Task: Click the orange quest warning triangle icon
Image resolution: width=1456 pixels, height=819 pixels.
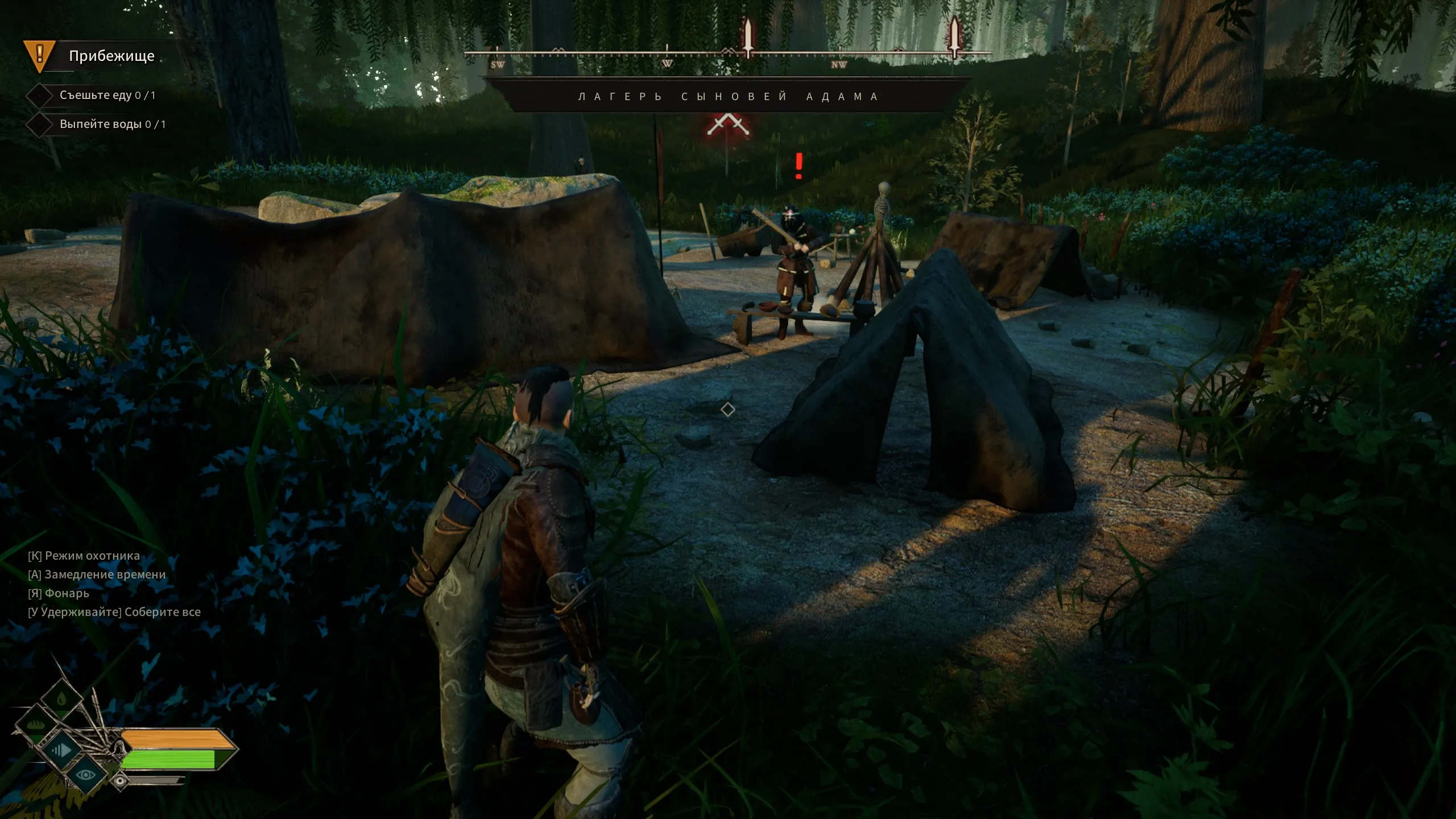Action: coord(39,55)
